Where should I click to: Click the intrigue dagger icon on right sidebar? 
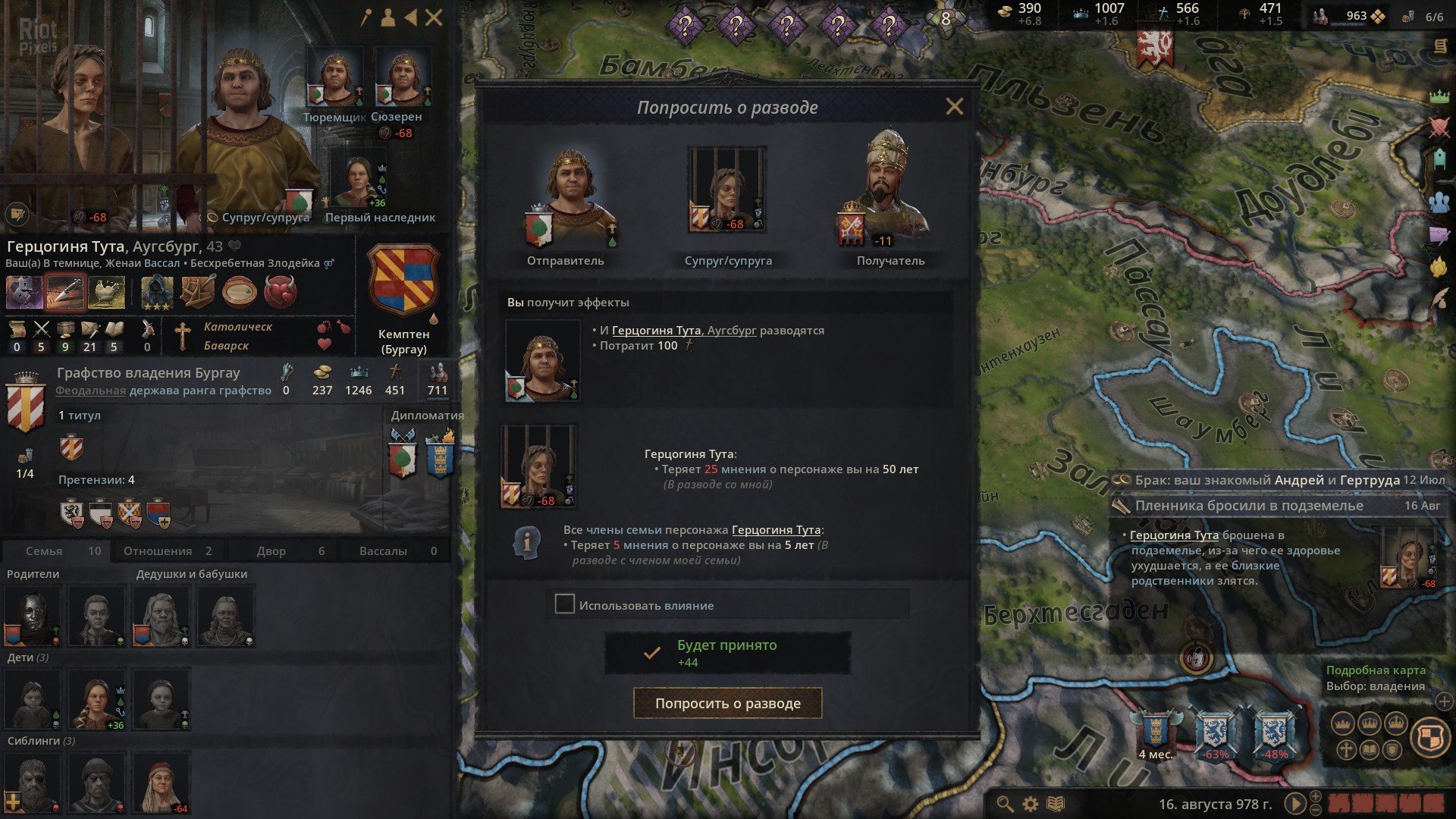coord(1439,234)
